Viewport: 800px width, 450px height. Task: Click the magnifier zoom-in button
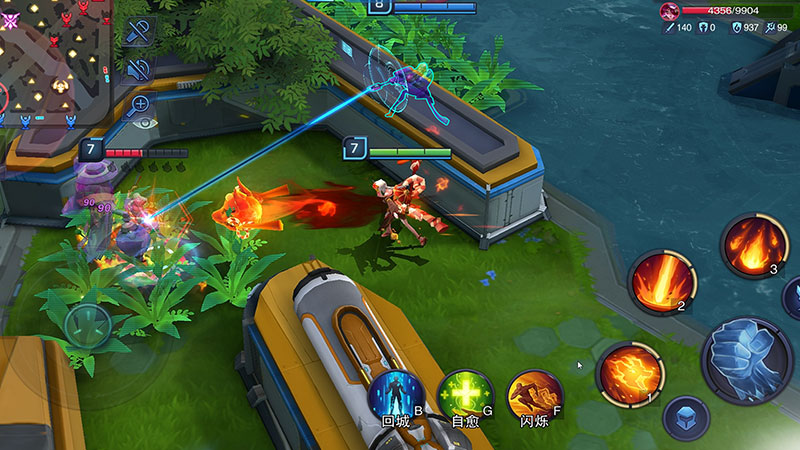[139, 103]
